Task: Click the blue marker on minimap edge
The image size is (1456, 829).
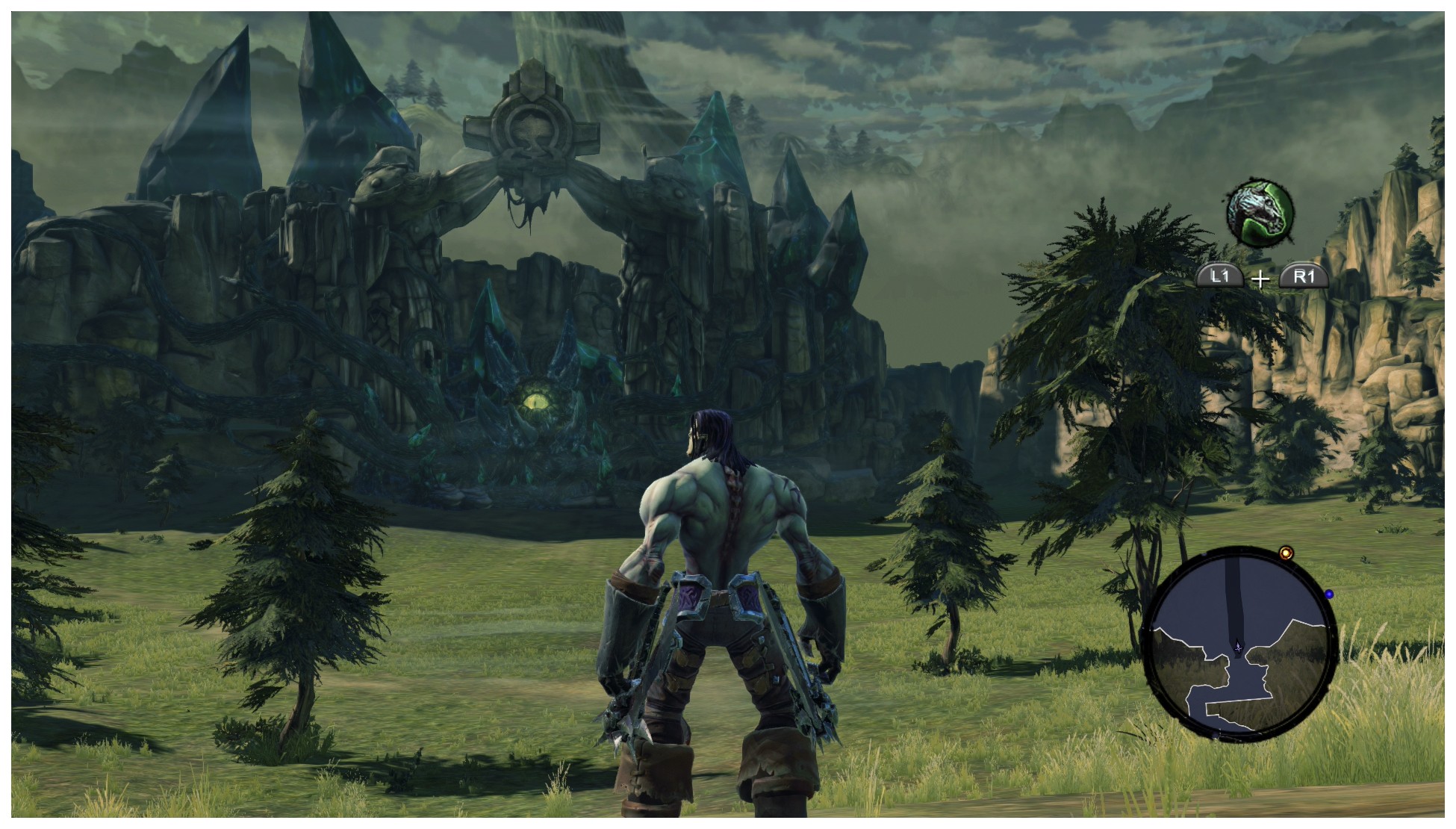Action: pyautogui.click(x=1329, y=594)
